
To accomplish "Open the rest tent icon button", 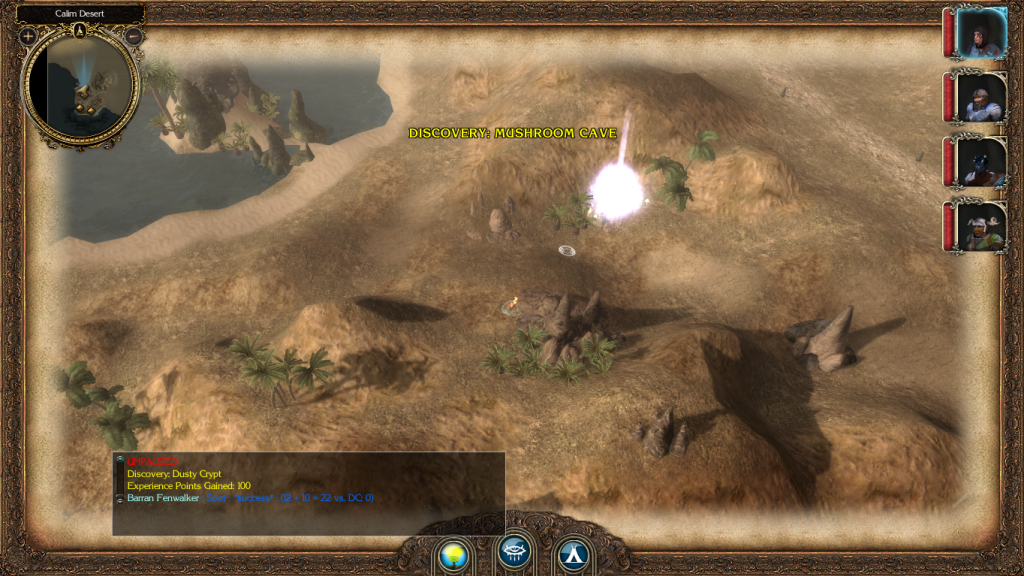I will pos(573,553).
